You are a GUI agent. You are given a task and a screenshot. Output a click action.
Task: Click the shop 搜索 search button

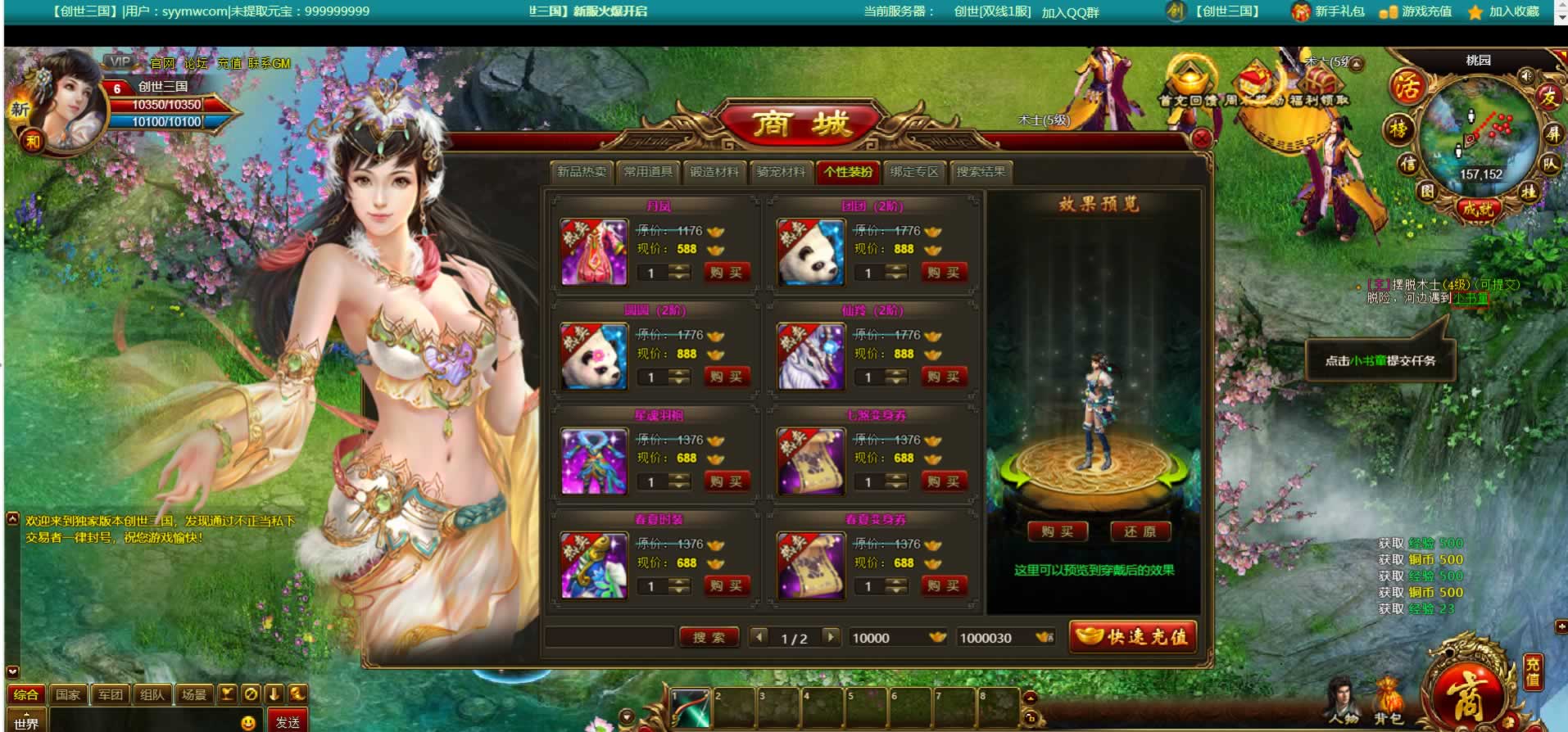click(x=709, y=637)
